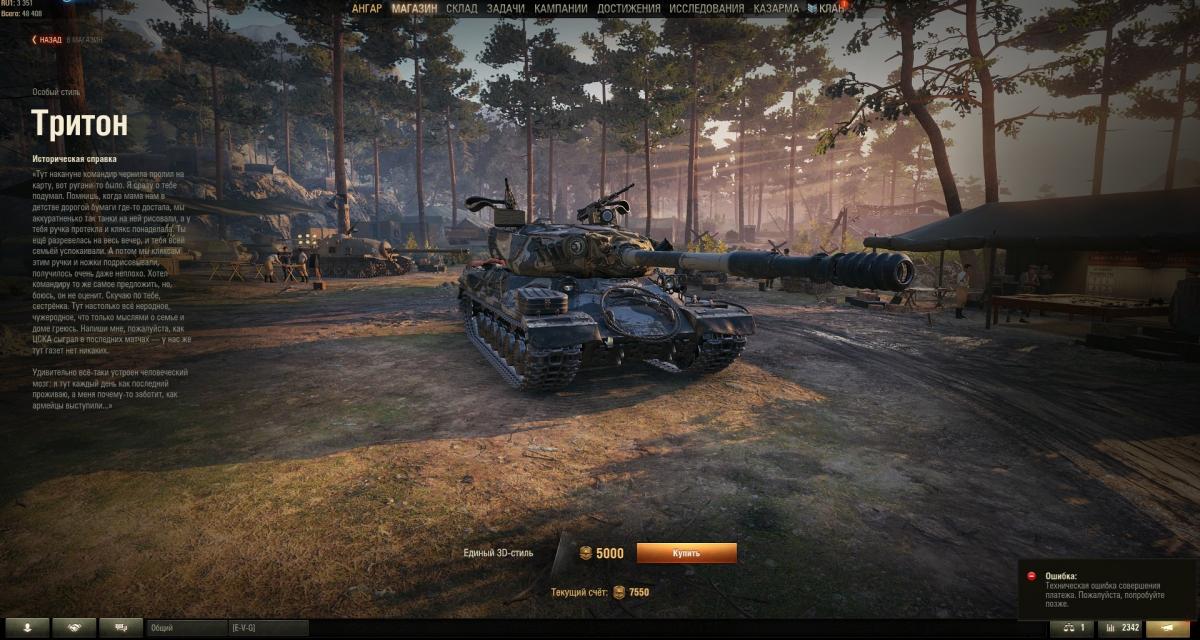This screenshot has height=640, width=1200.
Task: Click the Ошибка payment error notification
Action: pyautogui.click(x=1106, y=590)
